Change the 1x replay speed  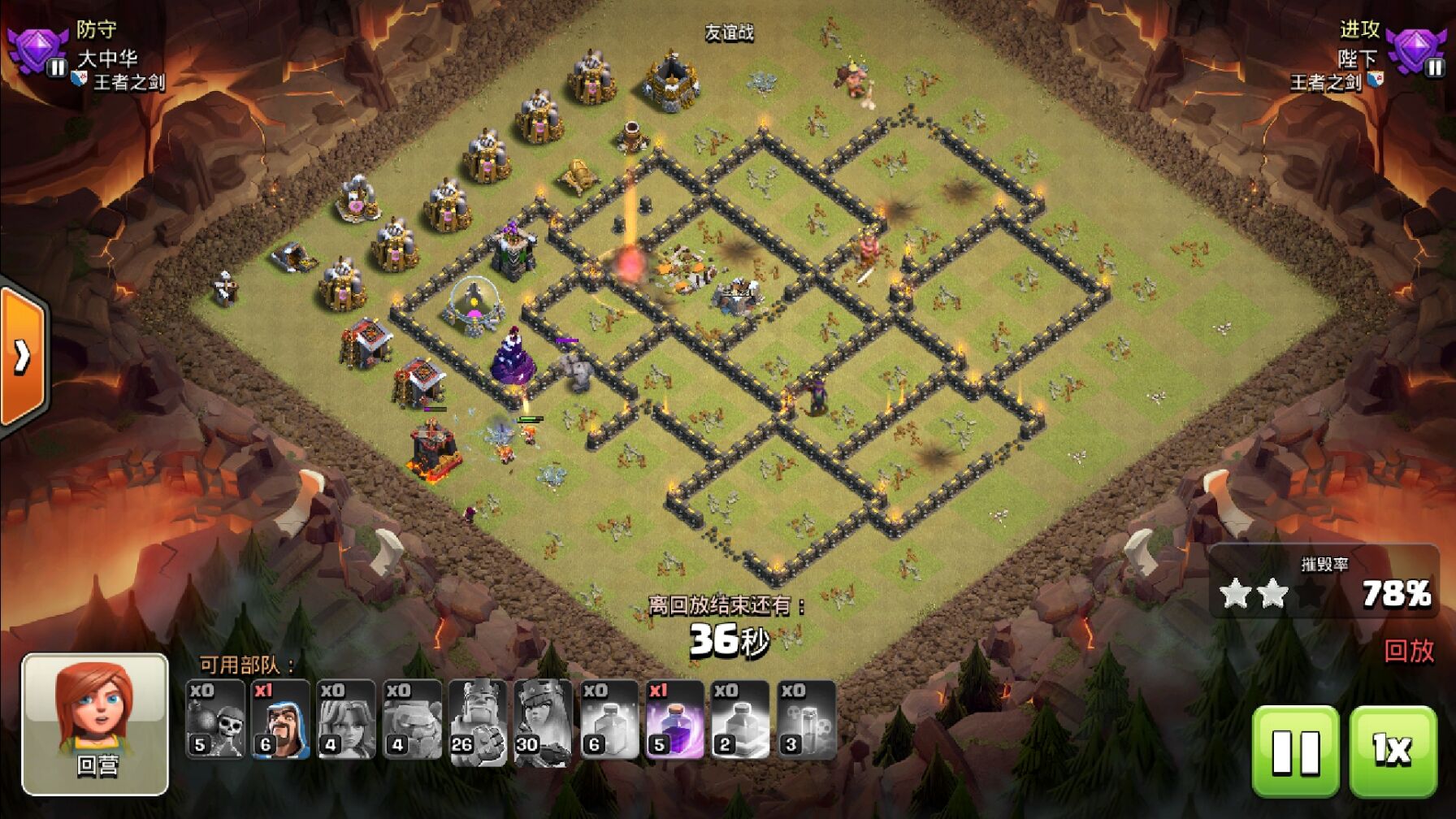[x=1393, y=751]
